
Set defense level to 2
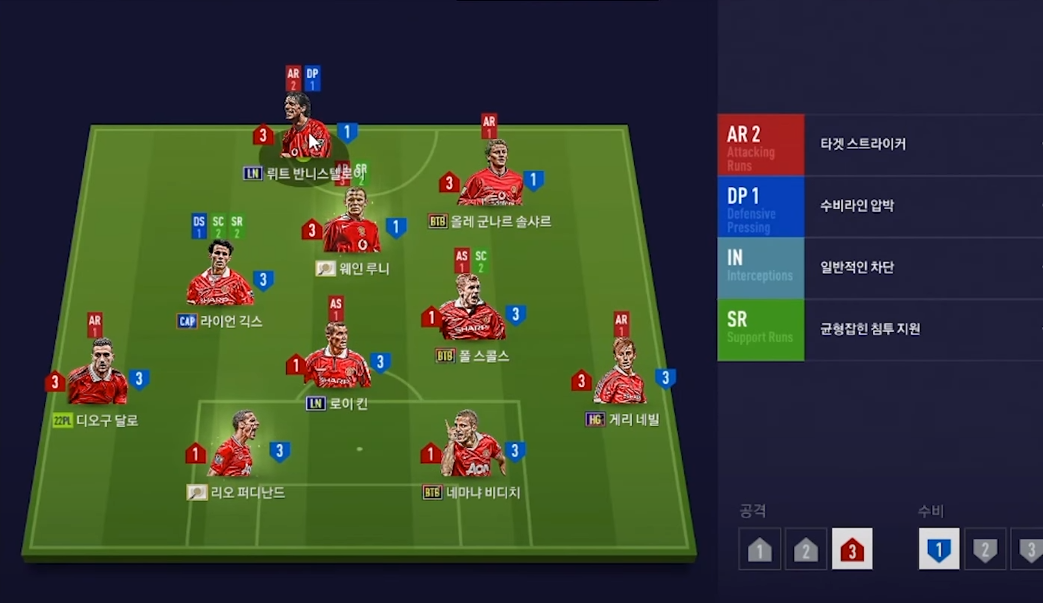tap(985, 549)
